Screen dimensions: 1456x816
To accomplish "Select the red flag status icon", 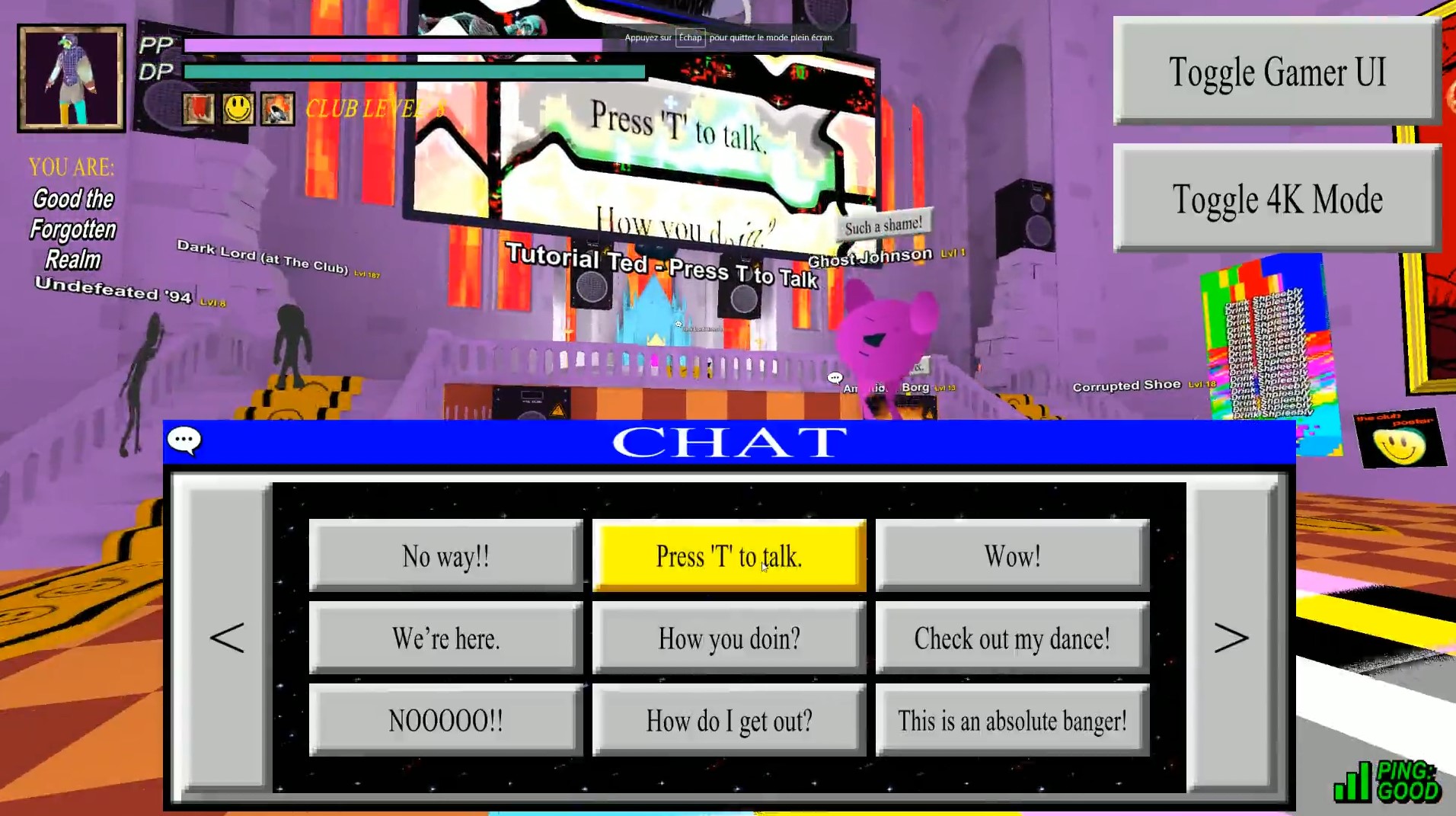I will [199, 108].
